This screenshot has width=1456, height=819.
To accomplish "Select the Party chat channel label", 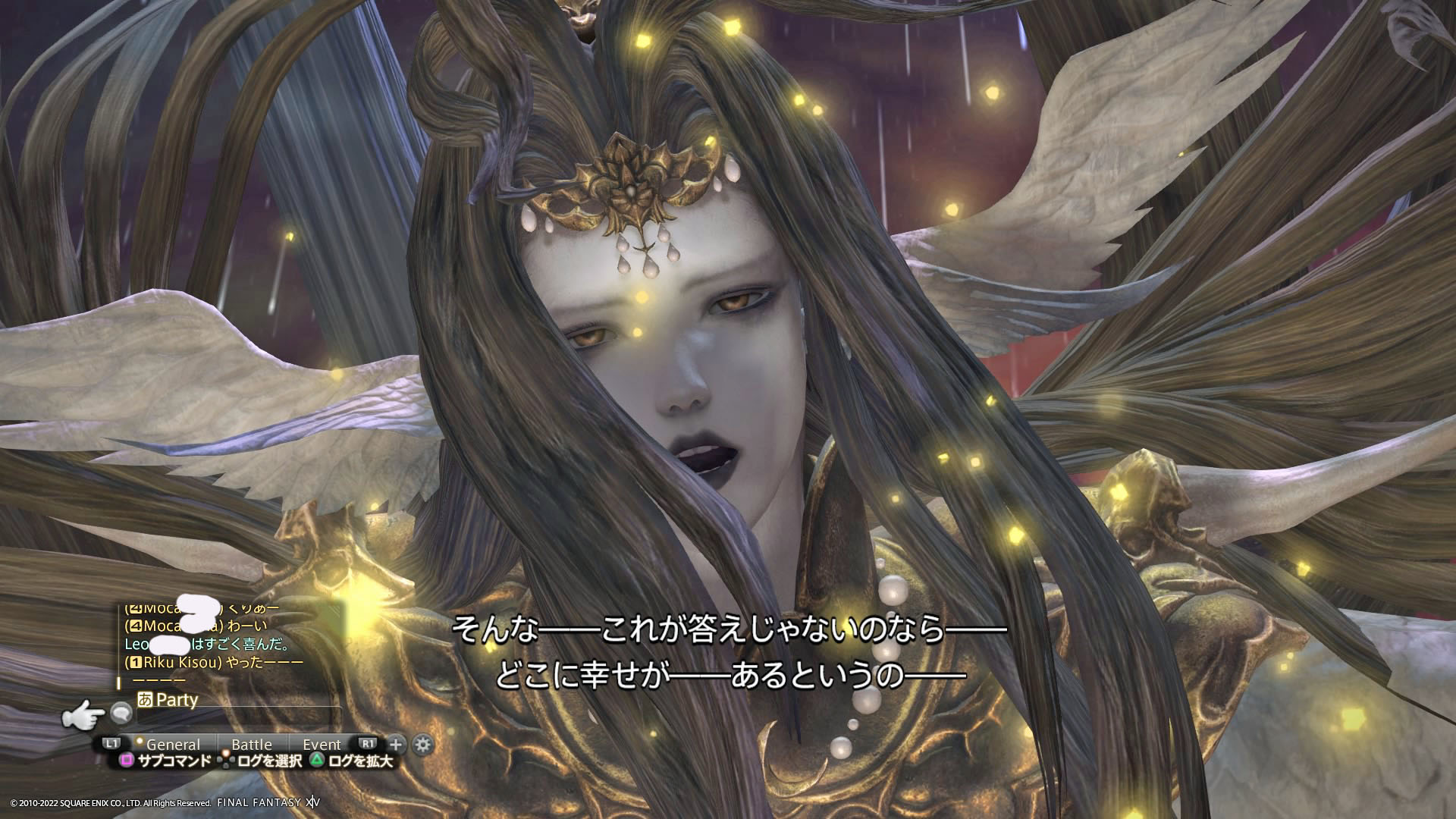I will tap(176, 699).
